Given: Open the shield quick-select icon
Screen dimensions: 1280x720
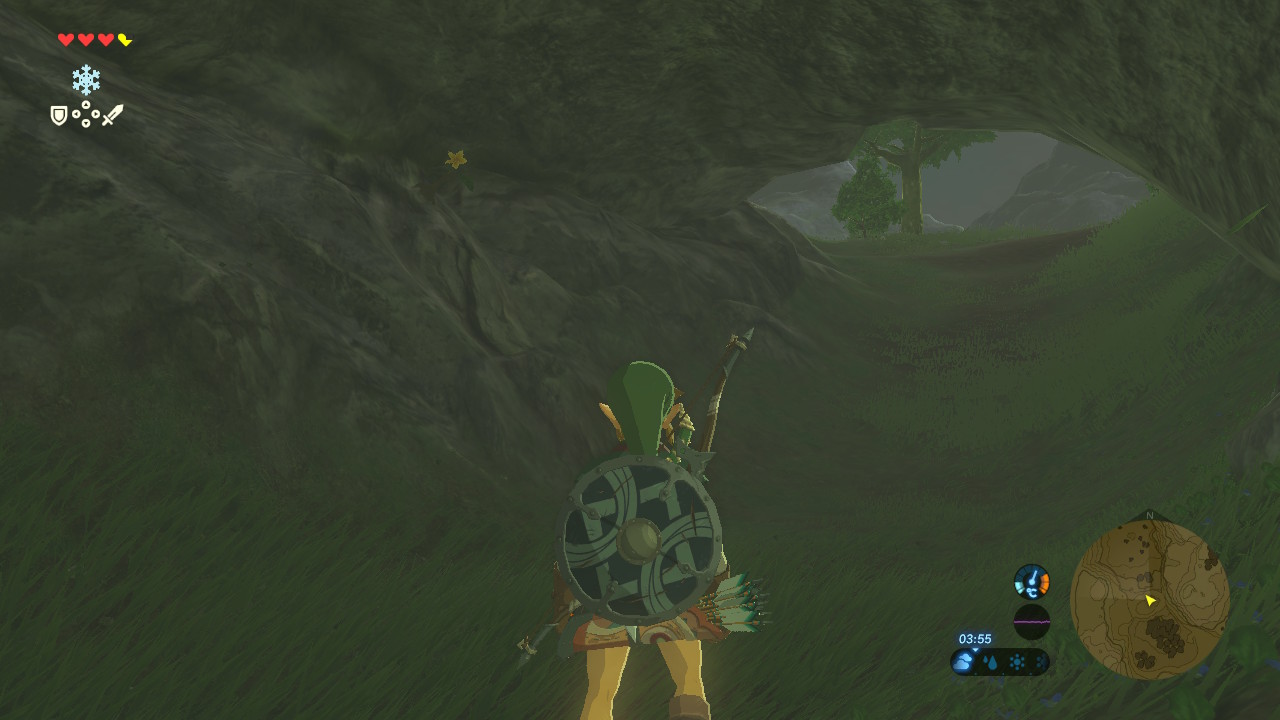Looking at the screenshot, I should coord(59,116).
